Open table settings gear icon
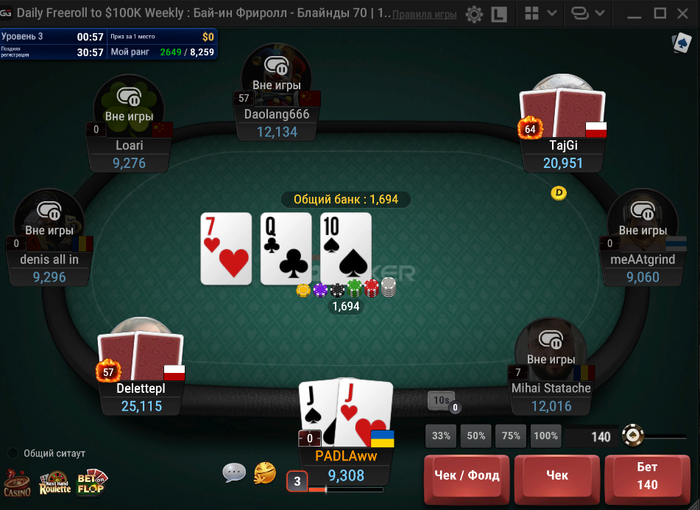This screenshot has width=700, height=510. (474, 14)
